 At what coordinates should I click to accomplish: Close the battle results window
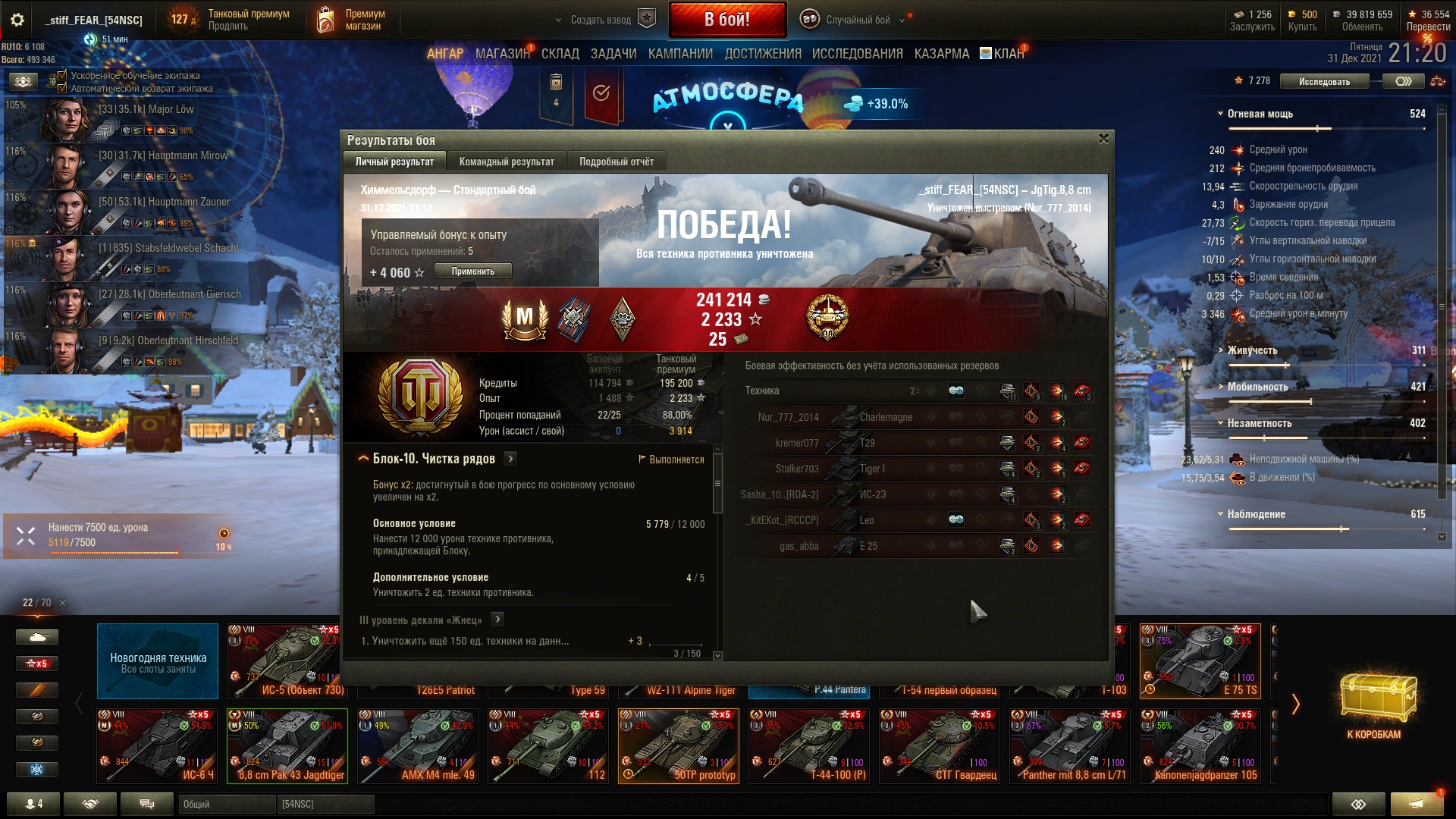(x=1103, y=139)
